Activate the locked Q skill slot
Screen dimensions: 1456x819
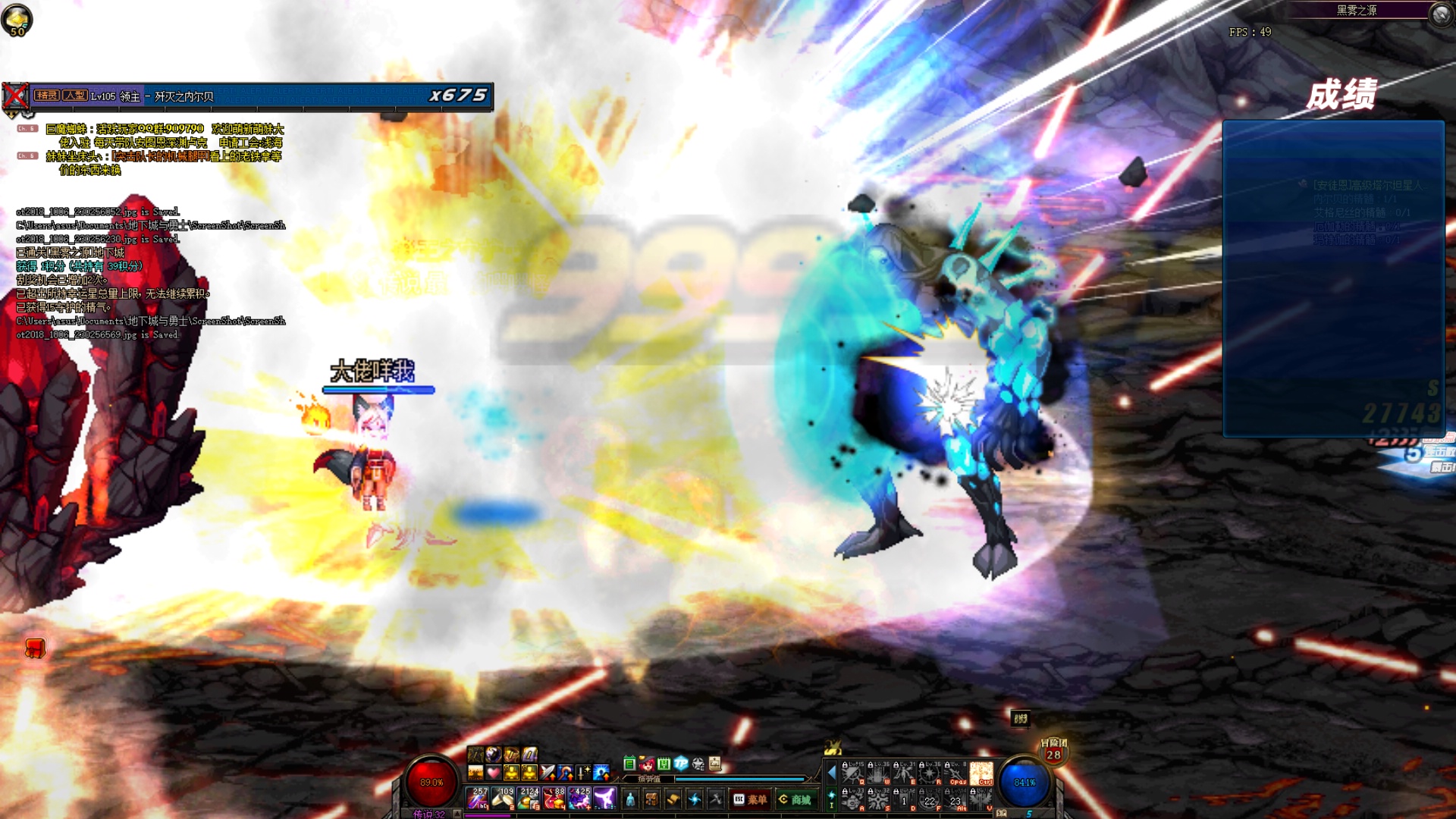click(852, 773)
